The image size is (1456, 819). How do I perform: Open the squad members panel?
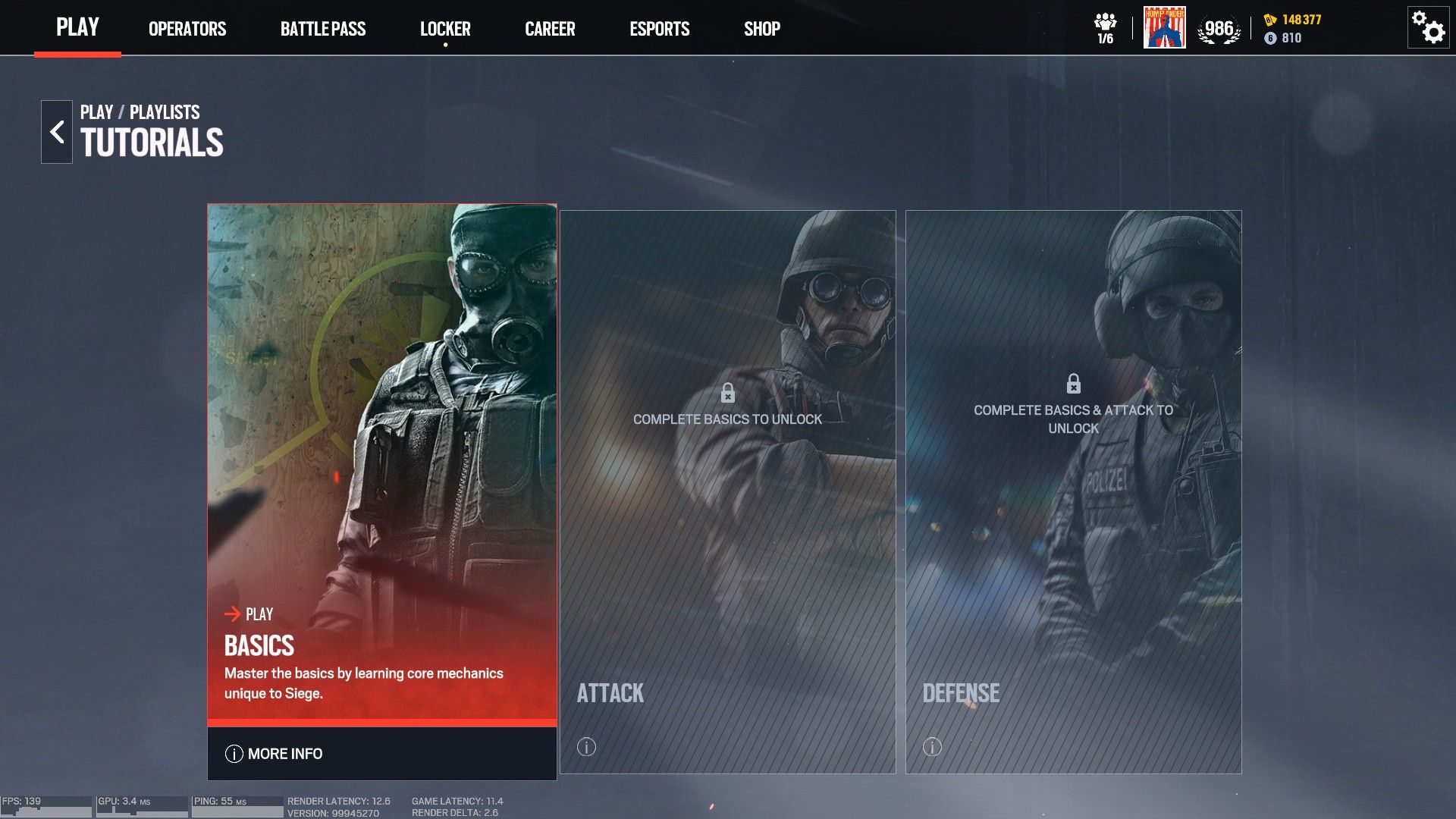point(1106,24)
